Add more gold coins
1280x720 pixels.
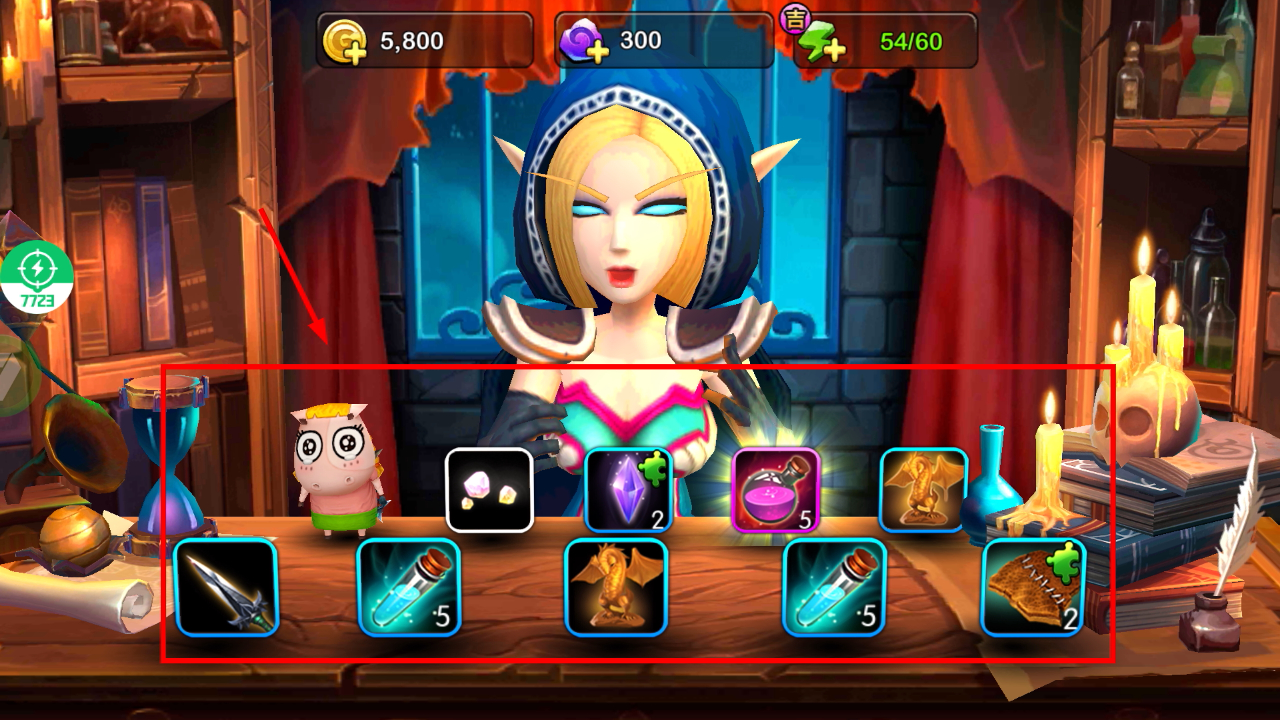tap(346, 42)
